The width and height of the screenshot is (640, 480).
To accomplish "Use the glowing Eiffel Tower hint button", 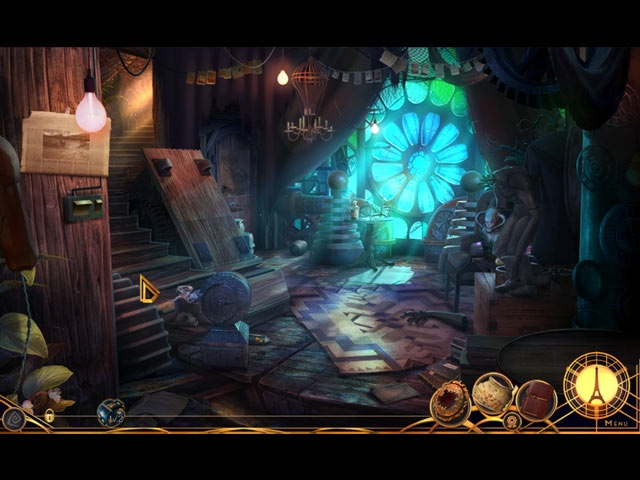I will coord(596,385).
